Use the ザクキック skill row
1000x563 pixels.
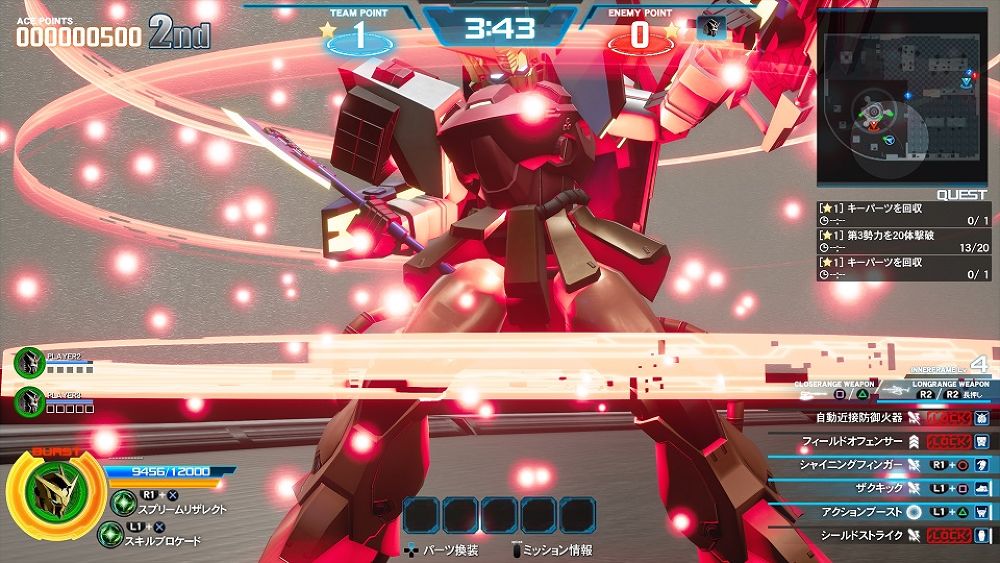(x=880, y=488)
